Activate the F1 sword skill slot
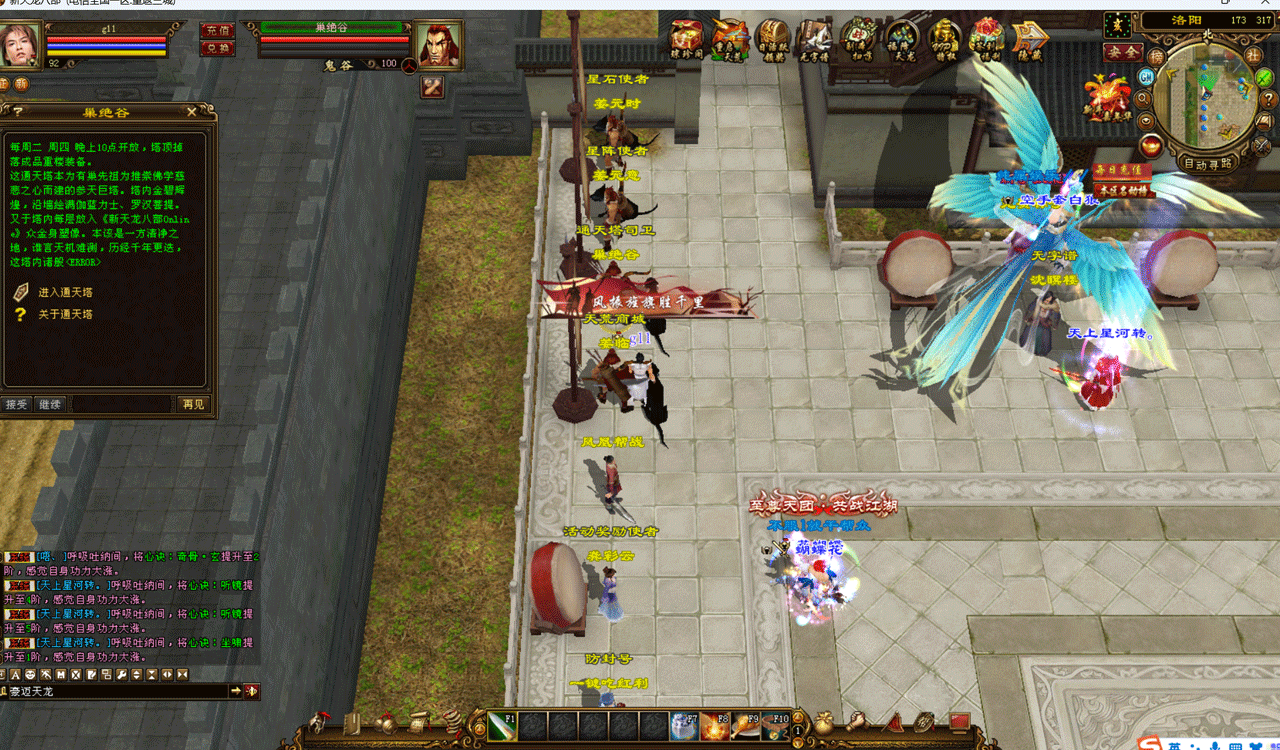1280x750 pixels. [x=502, y=726]
